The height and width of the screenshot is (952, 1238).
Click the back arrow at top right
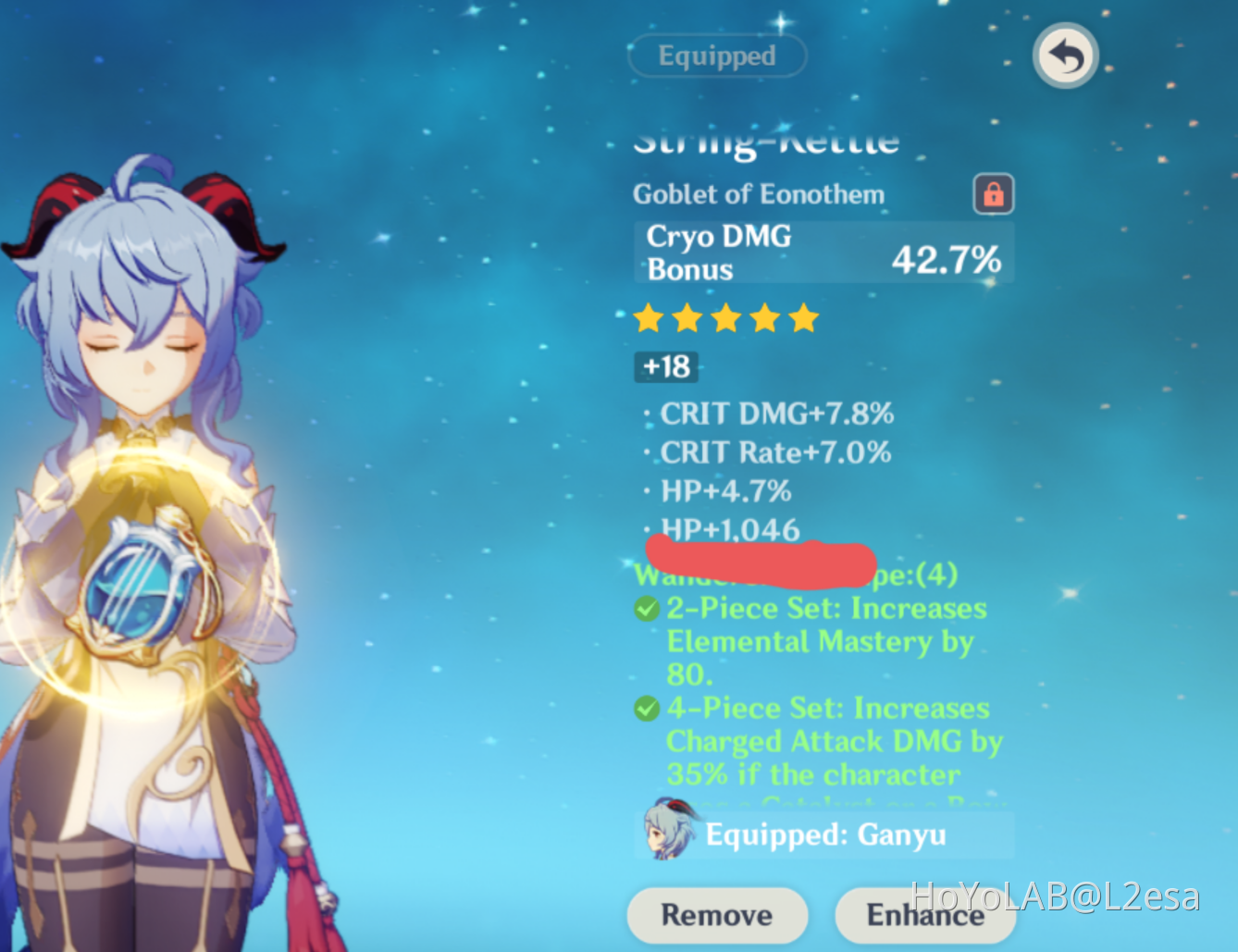coord(1064,56)
